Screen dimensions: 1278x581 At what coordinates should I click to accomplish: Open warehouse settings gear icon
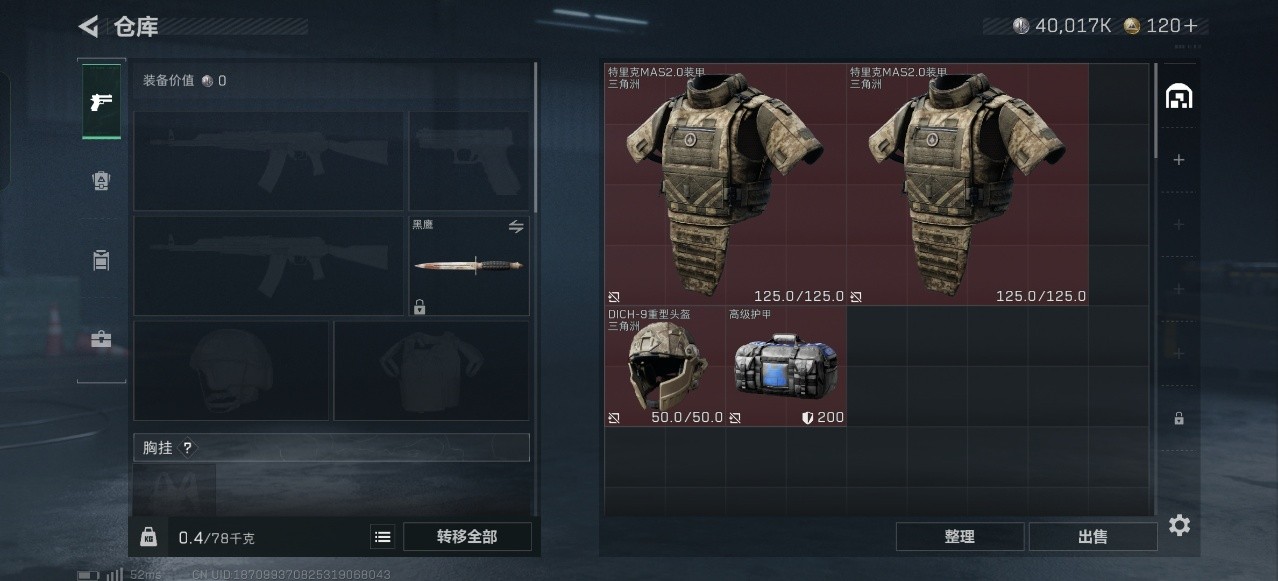pos(1179,525)
